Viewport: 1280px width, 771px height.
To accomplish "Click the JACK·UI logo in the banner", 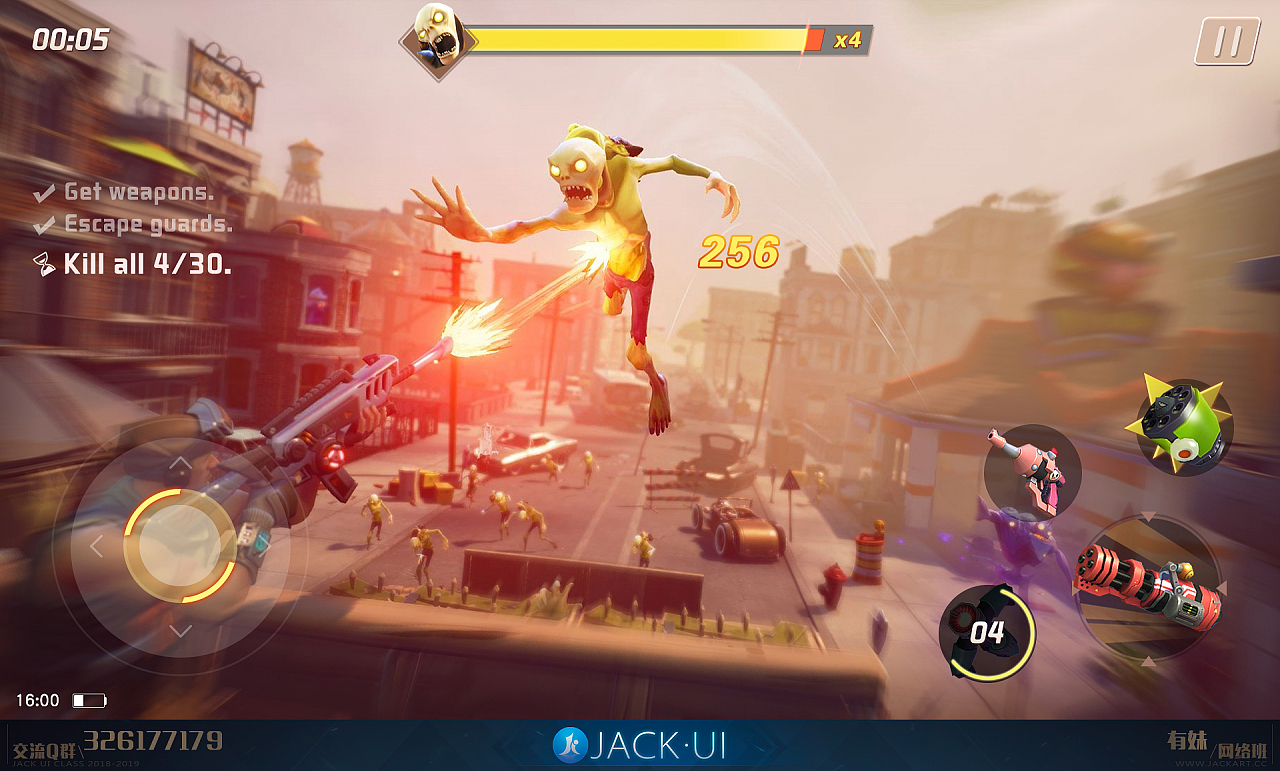I will [640, 745].
